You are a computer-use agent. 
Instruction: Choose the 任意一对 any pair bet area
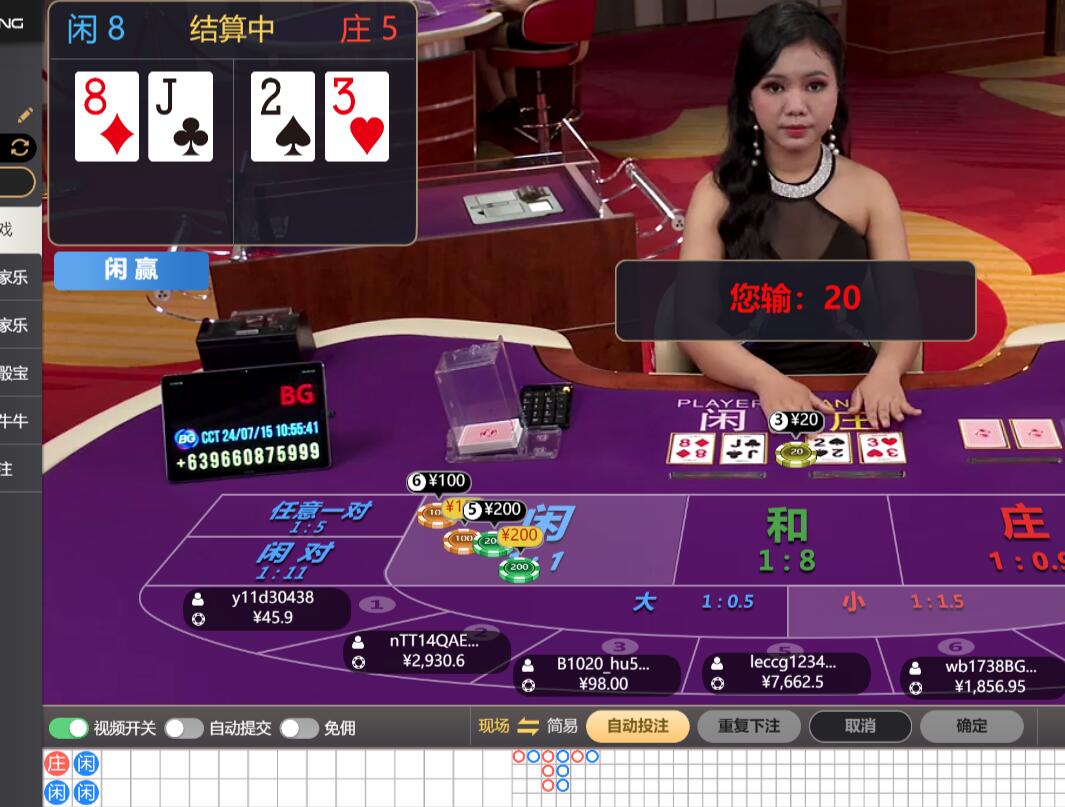click(x=318, y=515)
